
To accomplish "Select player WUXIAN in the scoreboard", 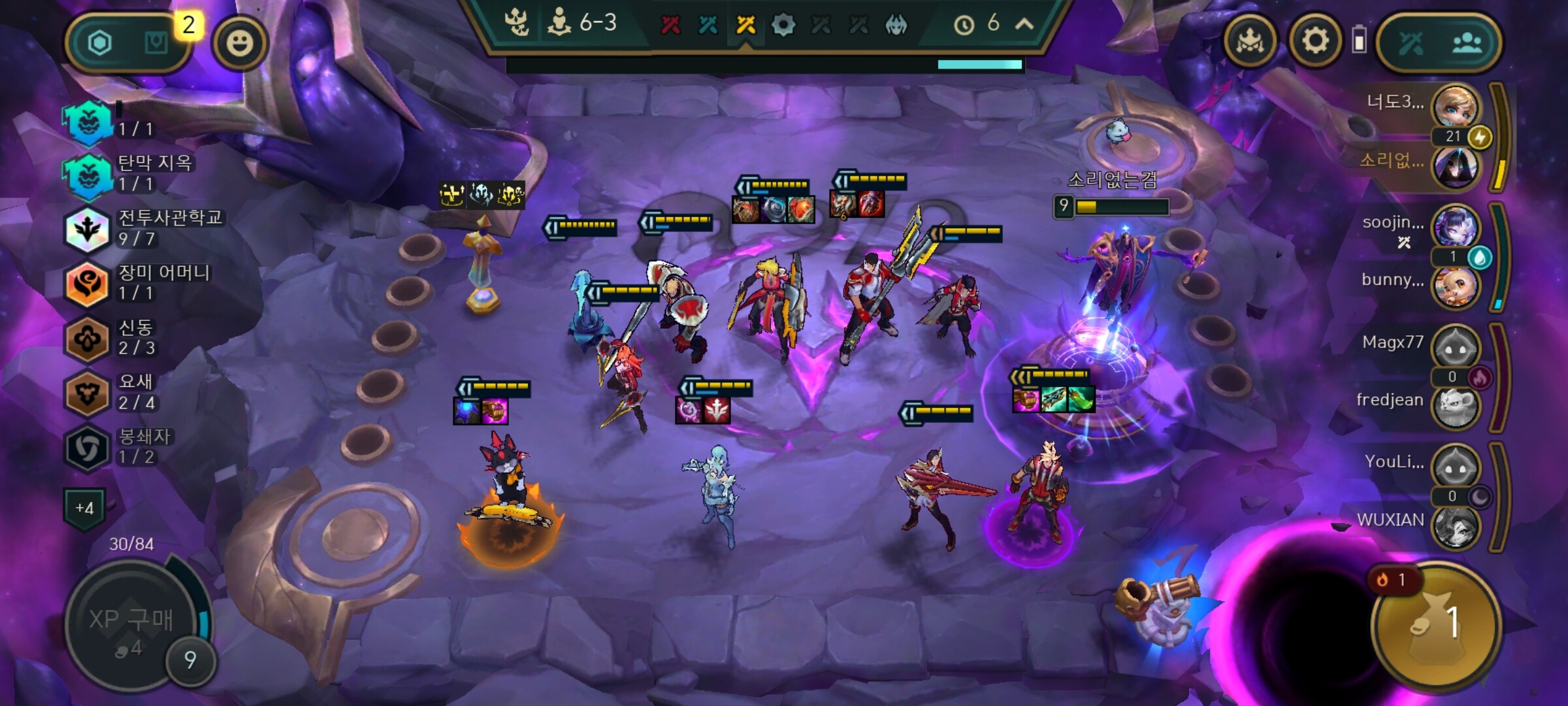I will [x=1456, y=524].
